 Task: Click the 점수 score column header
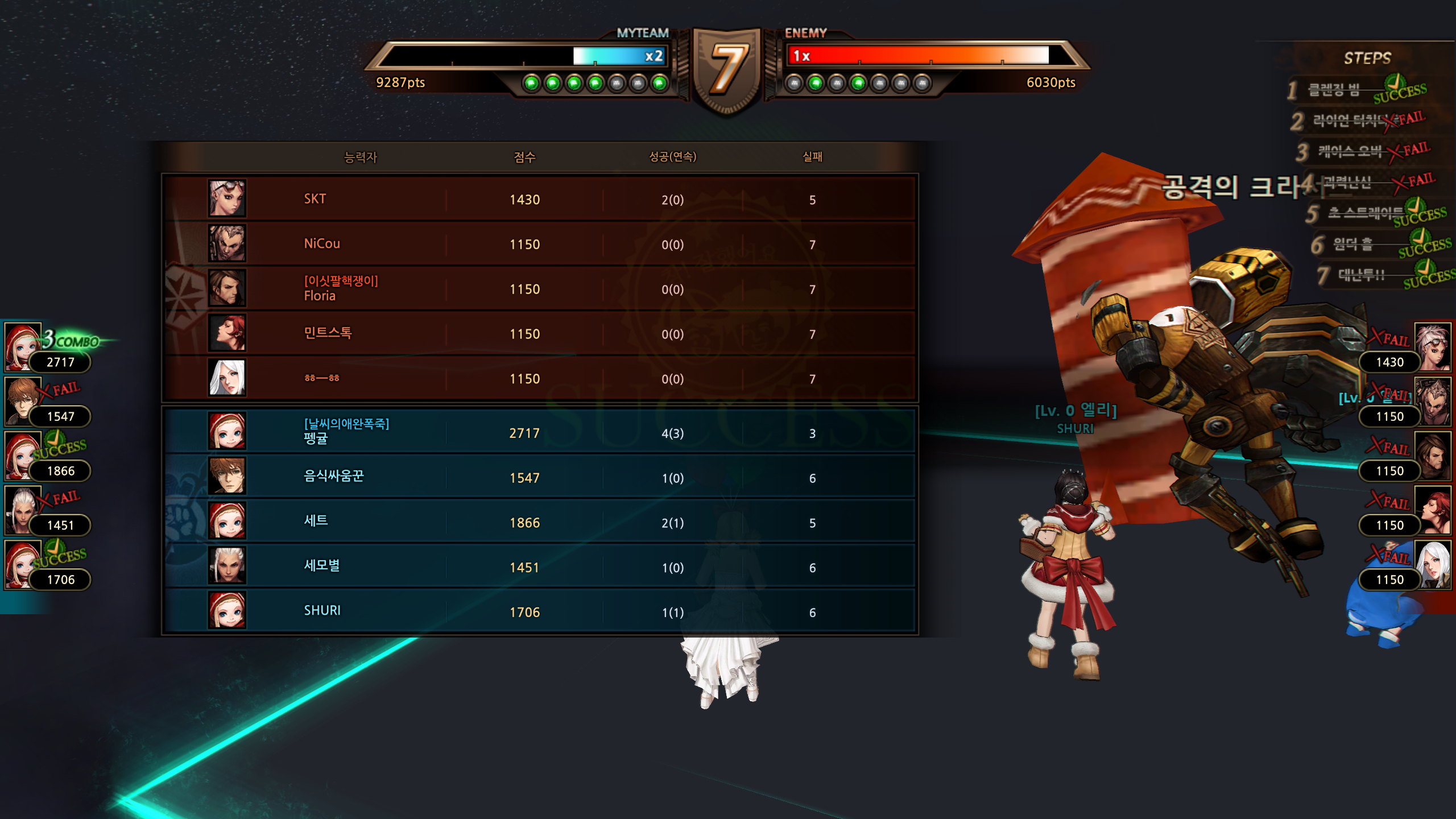(524, 157)
